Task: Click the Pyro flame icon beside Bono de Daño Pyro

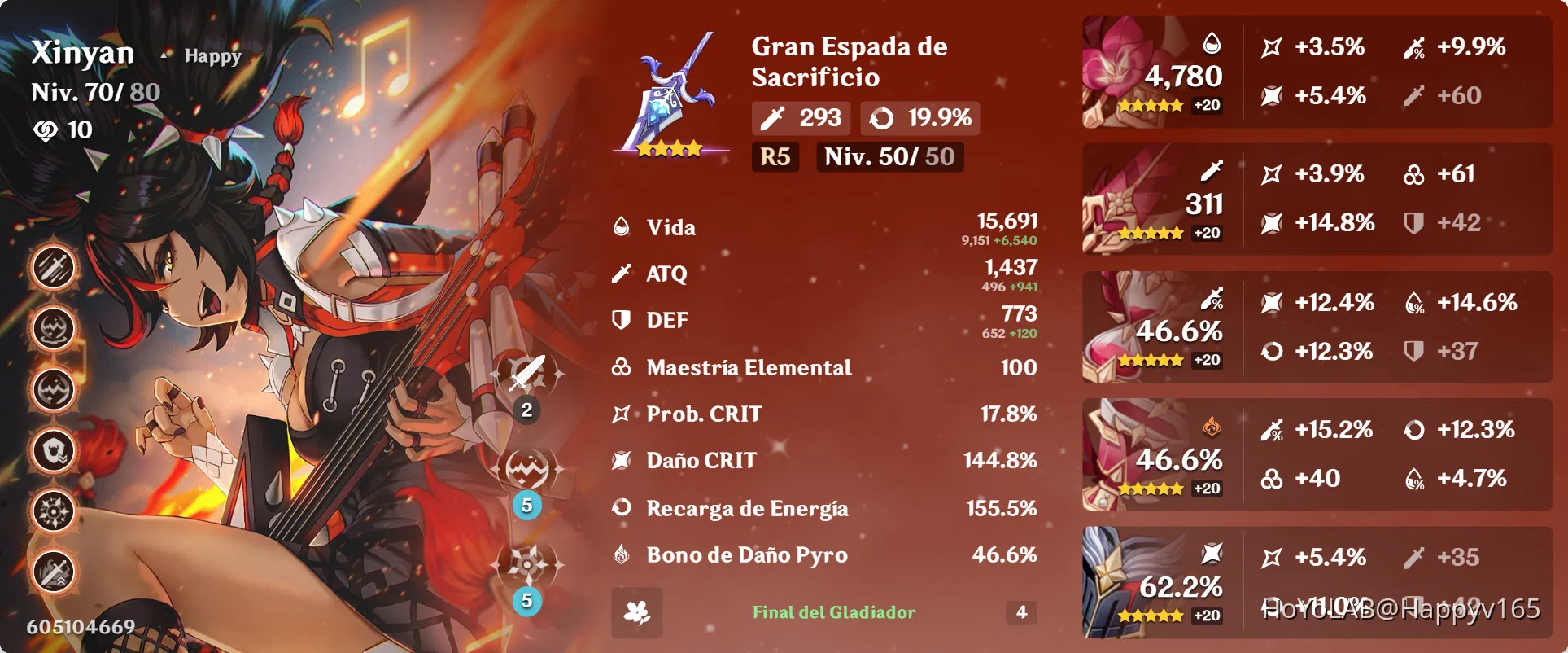Action: click(622, 554)
